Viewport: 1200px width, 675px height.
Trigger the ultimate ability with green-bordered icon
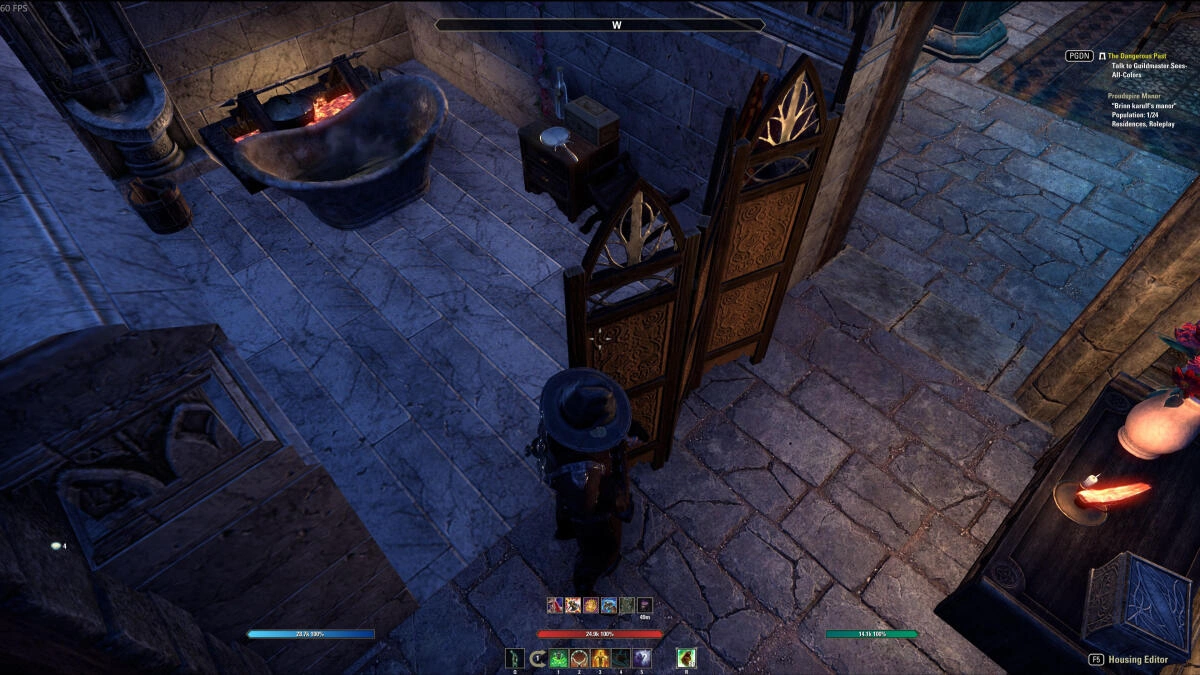pos(686,658)
